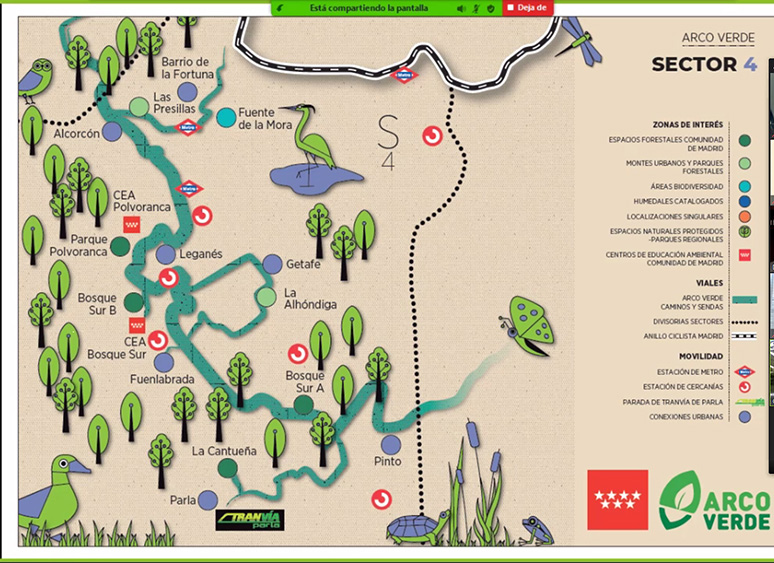This screenshot has height=563, width=774.
Task: Click the muted microphone icon in sharing bar
Action: point(475,8)
